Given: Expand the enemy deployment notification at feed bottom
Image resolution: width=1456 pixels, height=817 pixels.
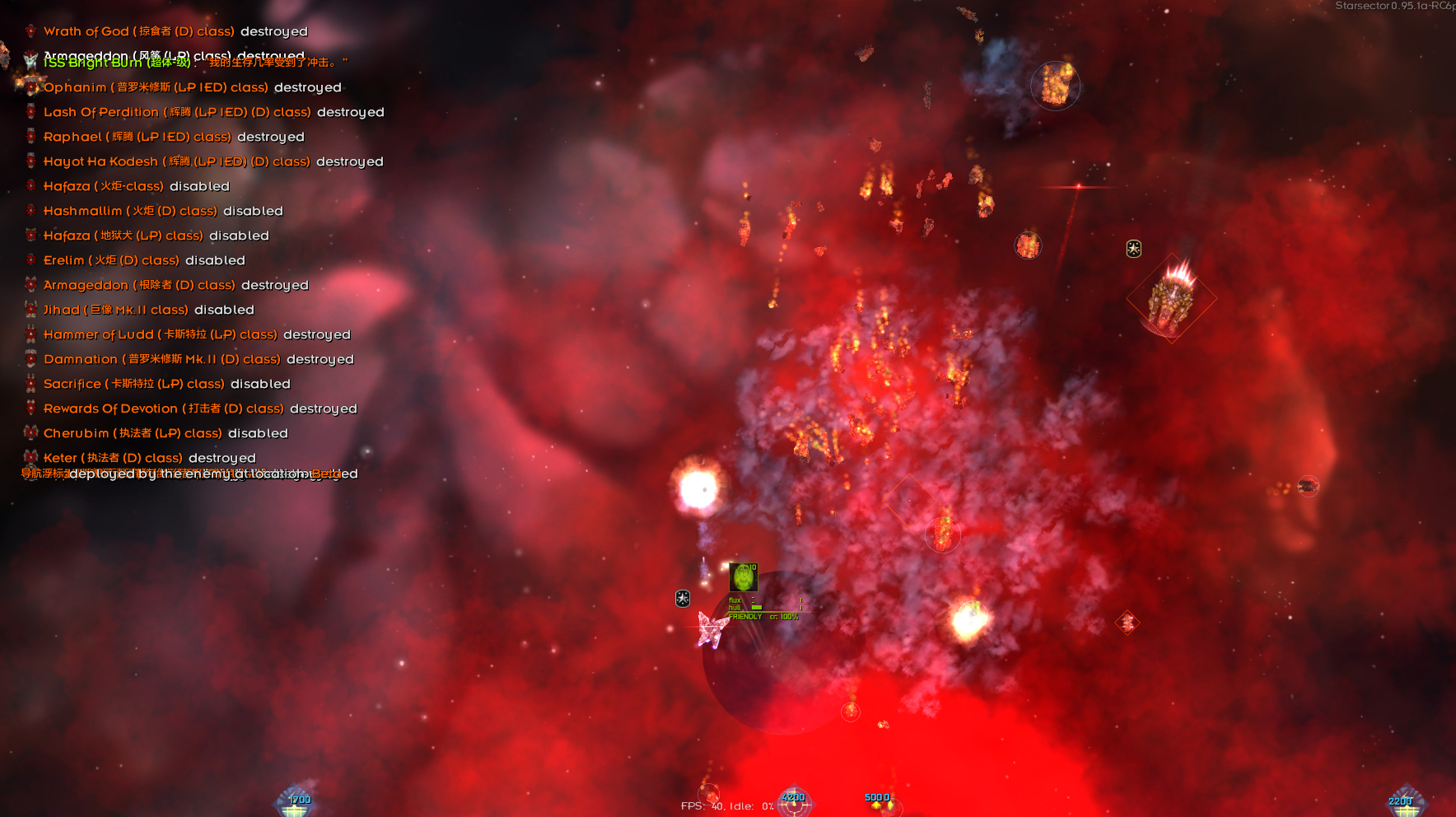Looking at the screenshot, I should click(189, 474).
